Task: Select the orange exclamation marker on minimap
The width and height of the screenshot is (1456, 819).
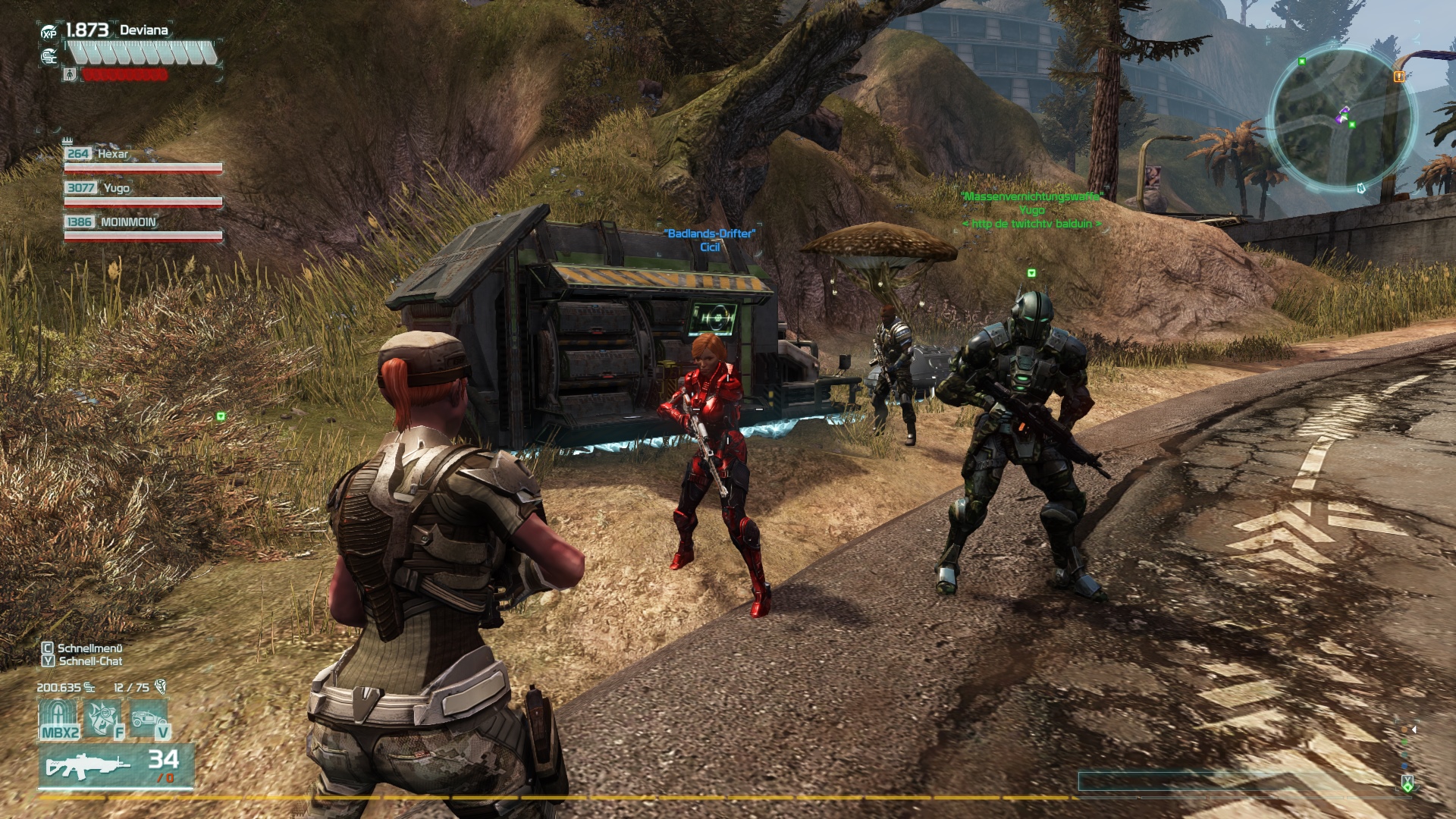Action: point(1399,76)
